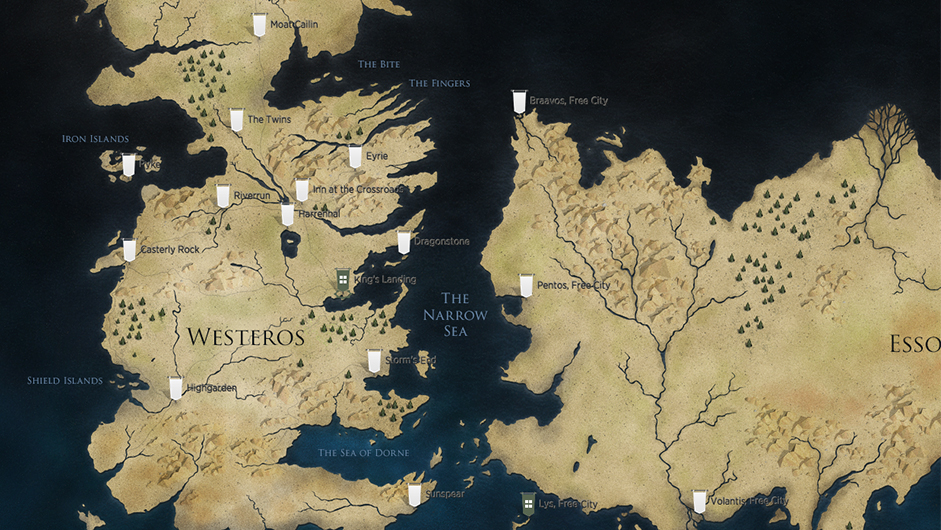The height and width of the screenshot is (530, 941).
Task: Open the Sunspear location marker
Action: [x=414, y=494]
